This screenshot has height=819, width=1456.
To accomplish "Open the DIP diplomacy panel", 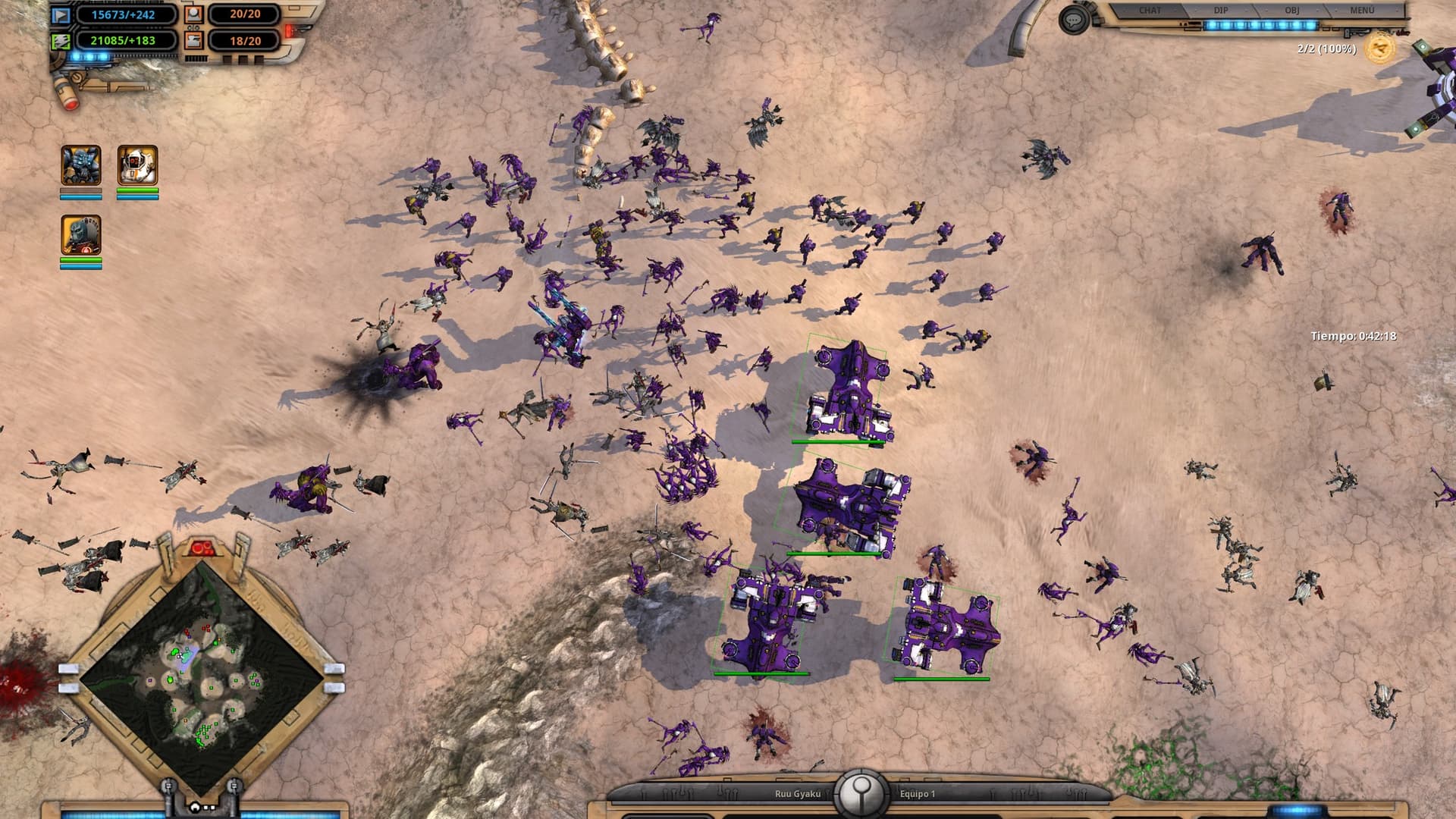I will pos(1221,11).
